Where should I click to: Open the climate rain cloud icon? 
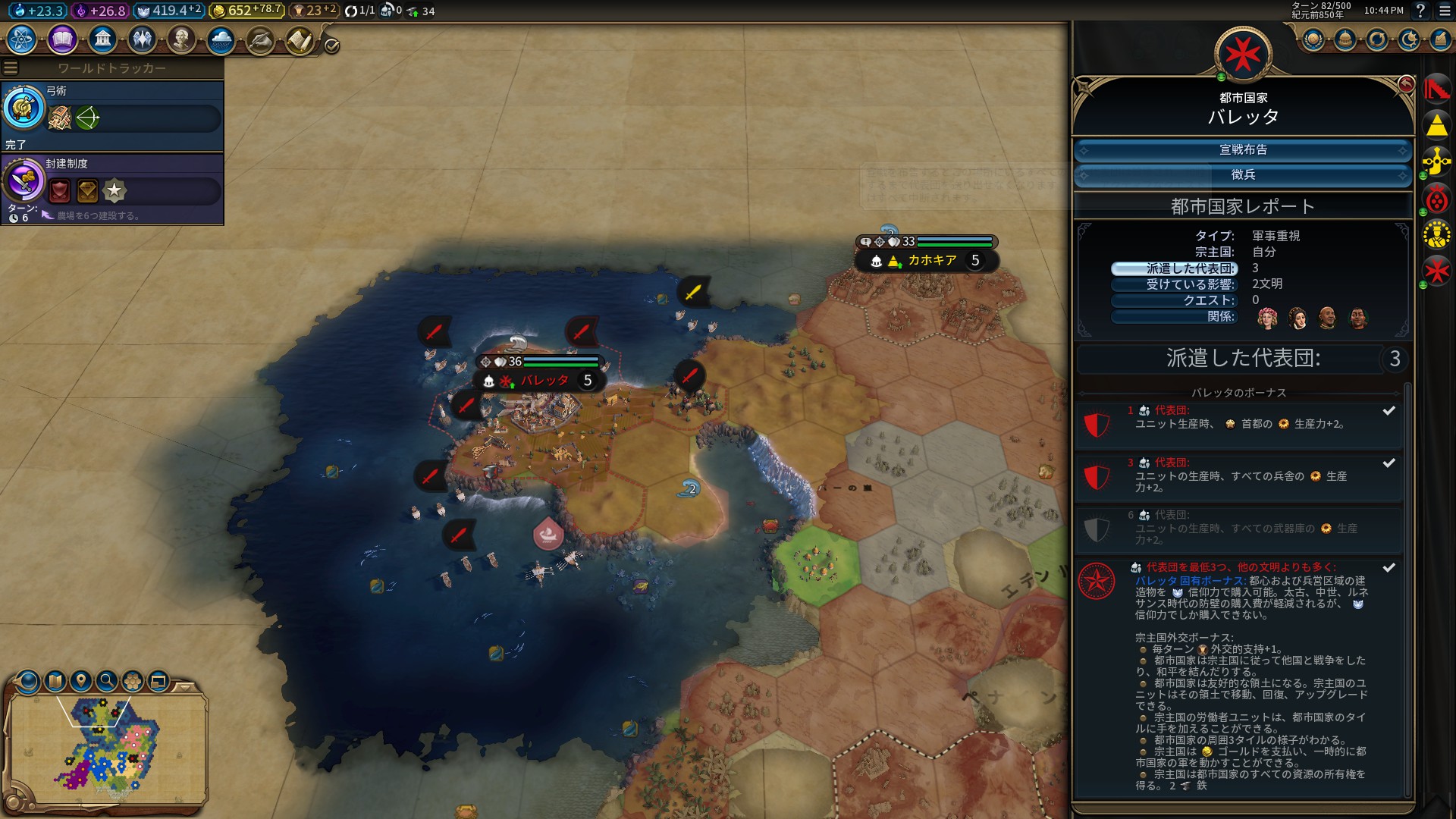[x=221, y=39]
